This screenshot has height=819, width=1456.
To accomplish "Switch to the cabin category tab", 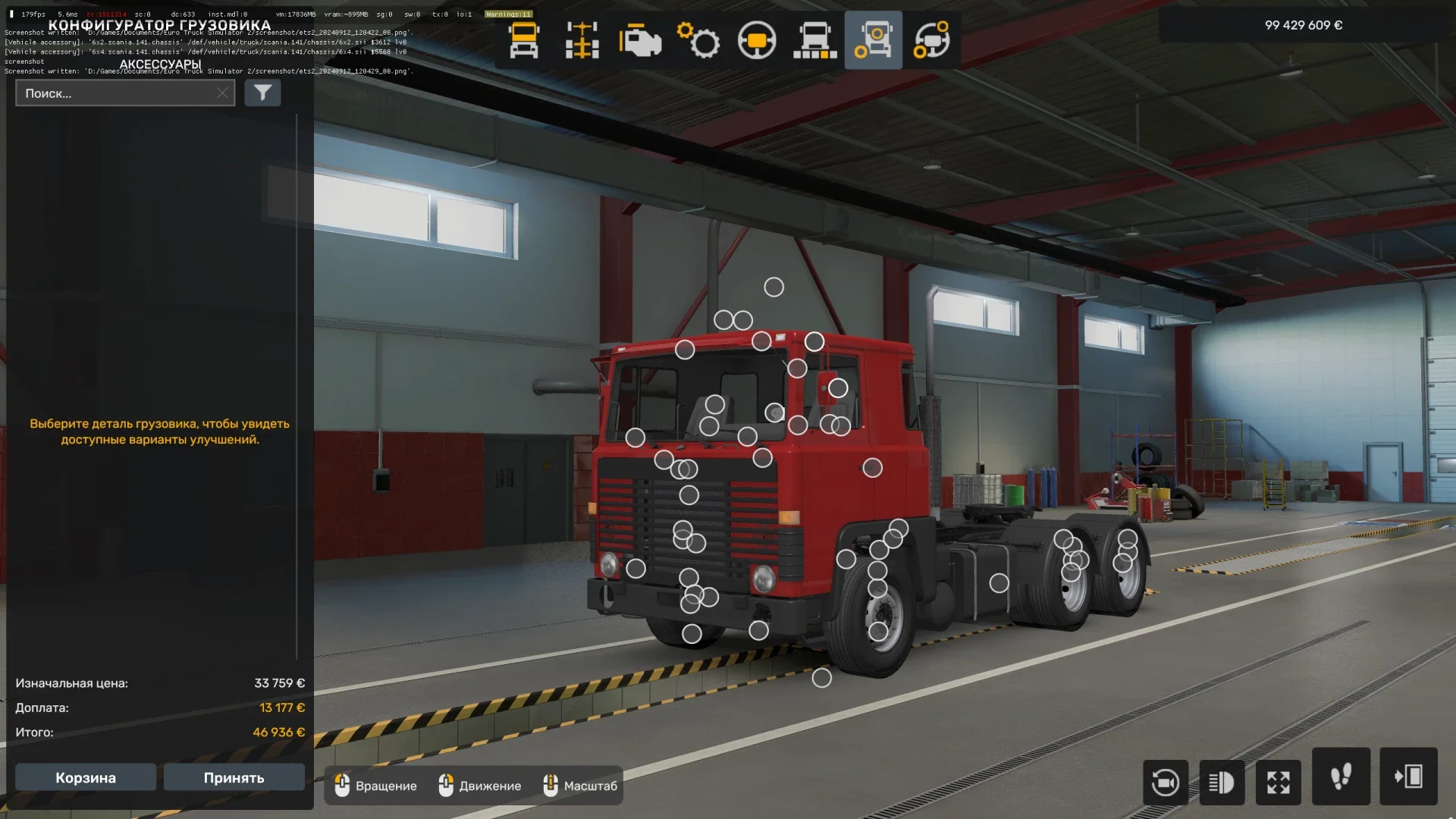I will [x=522, y=39].
